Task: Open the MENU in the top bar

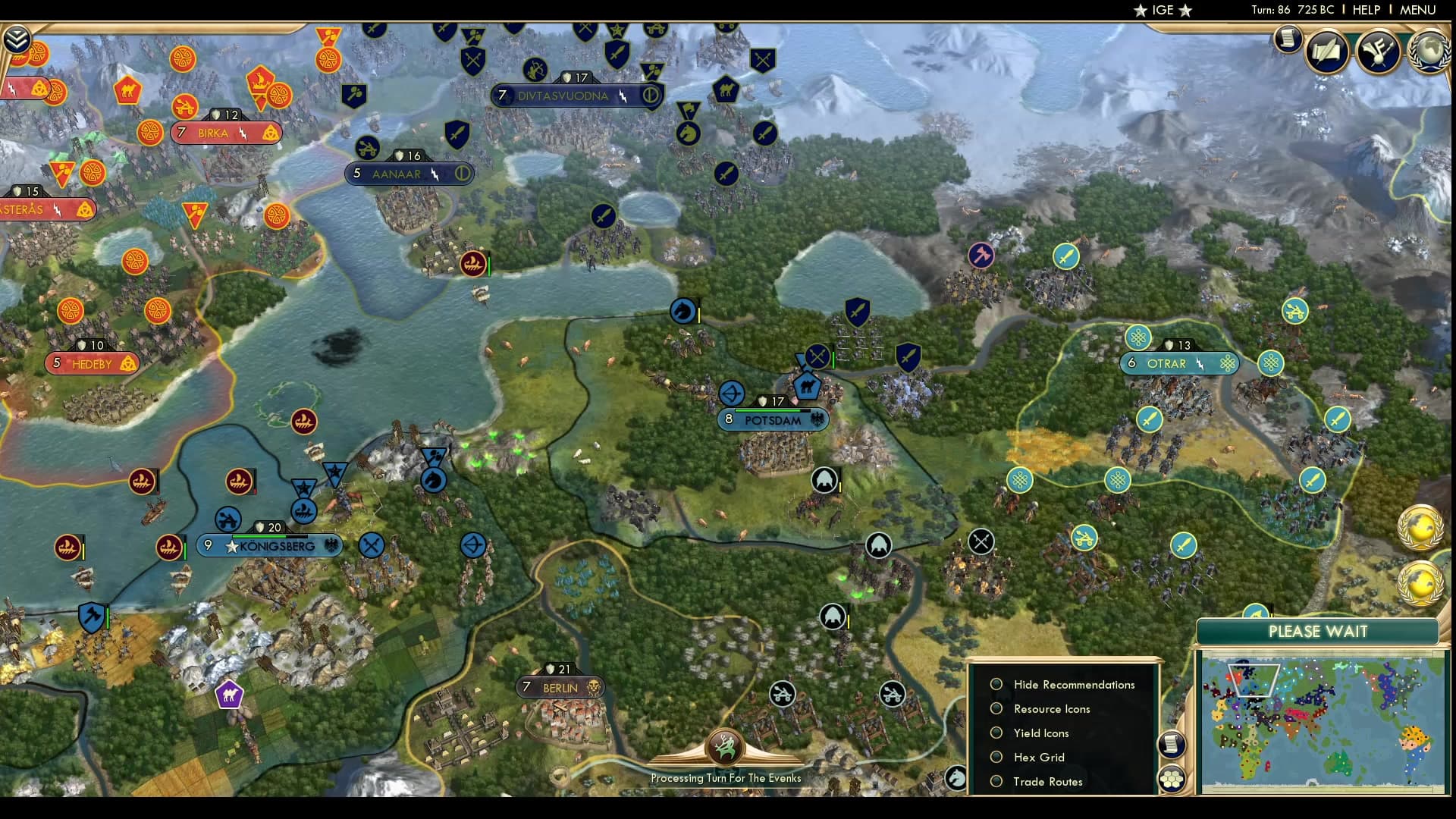Action: 1417,10
